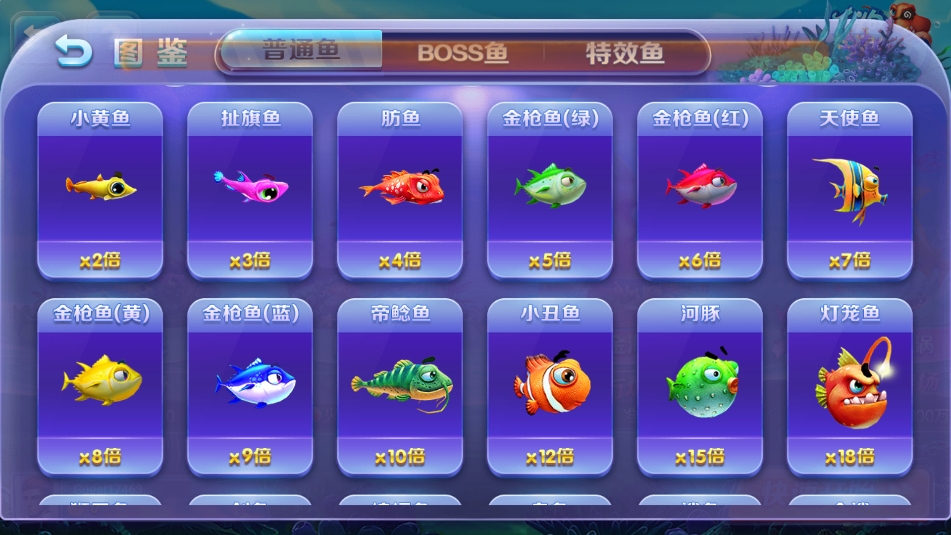Choose the 金枪鱼(蓝) card
951x535 pixels.
click(x=250, y=386)
